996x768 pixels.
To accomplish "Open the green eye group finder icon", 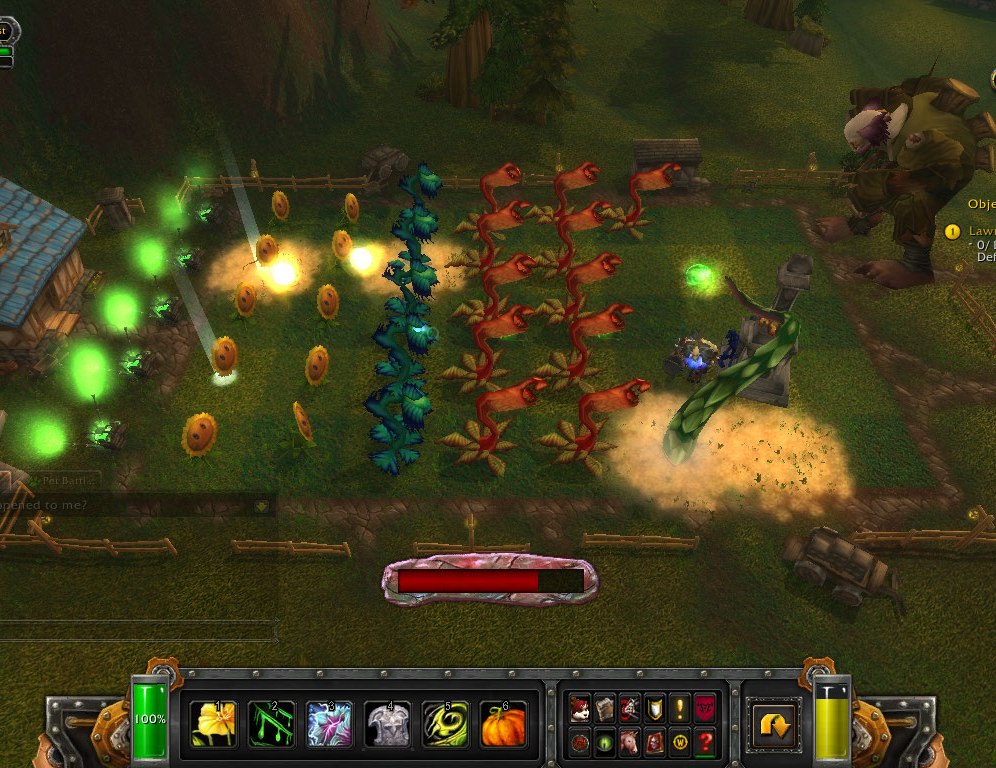I will (x=604, y=742).
